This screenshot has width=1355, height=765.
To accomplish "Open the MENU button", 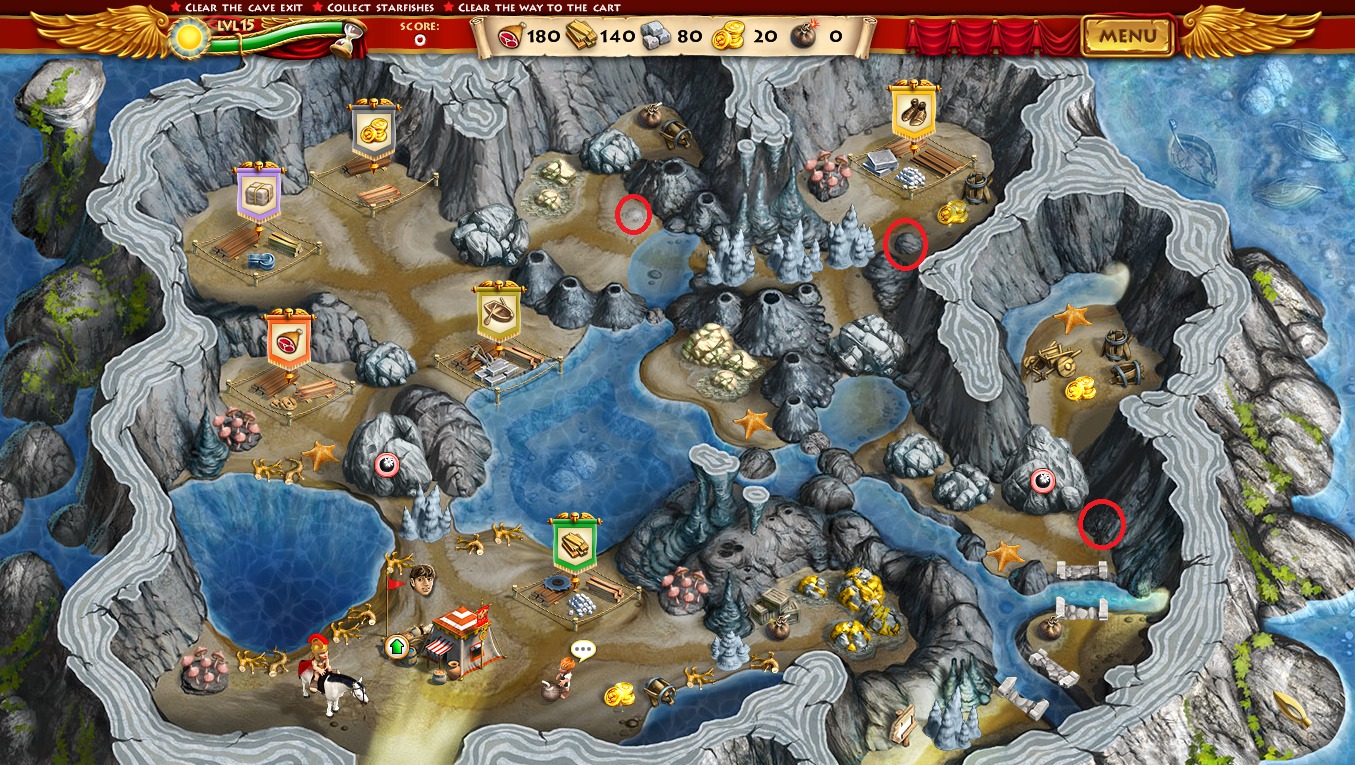I will point(1127,37).
